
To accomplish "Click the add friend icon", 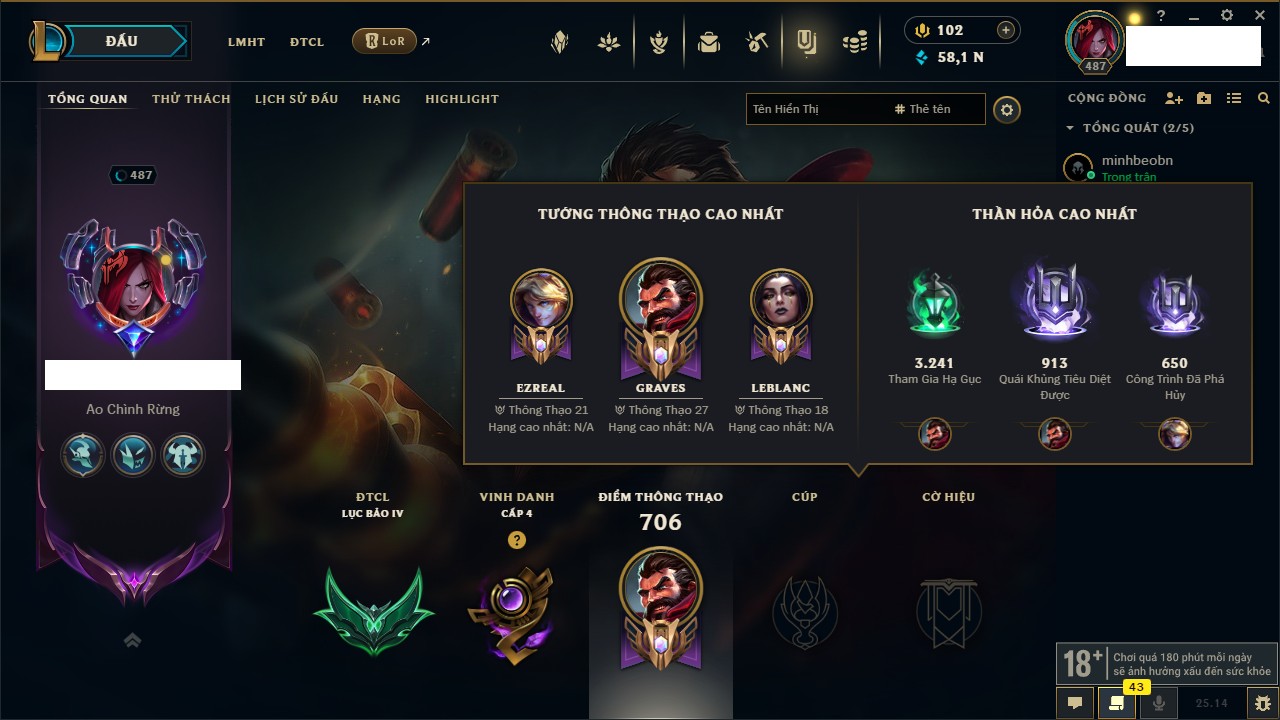I will (1173, 98).
